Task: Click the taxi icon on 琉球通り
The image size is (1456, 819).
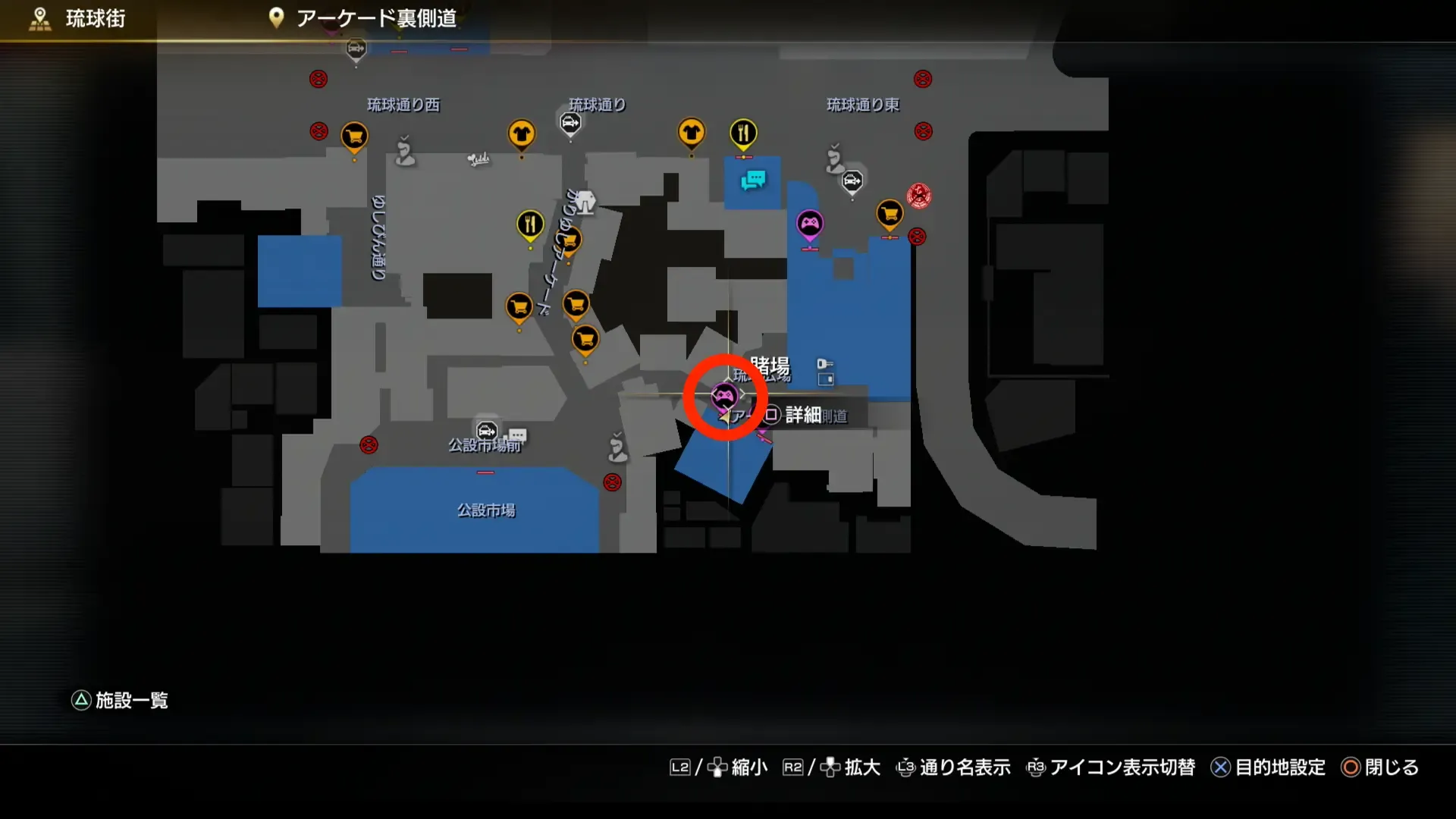Action: [570, 122]
